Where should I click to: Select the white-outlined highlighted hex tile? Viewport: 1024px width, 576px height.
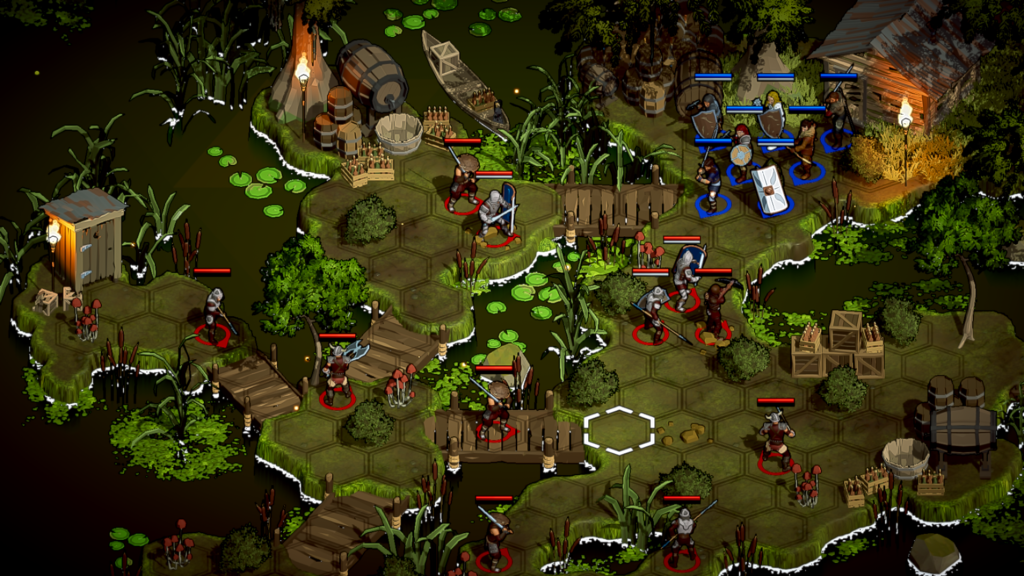click(619, 430)
